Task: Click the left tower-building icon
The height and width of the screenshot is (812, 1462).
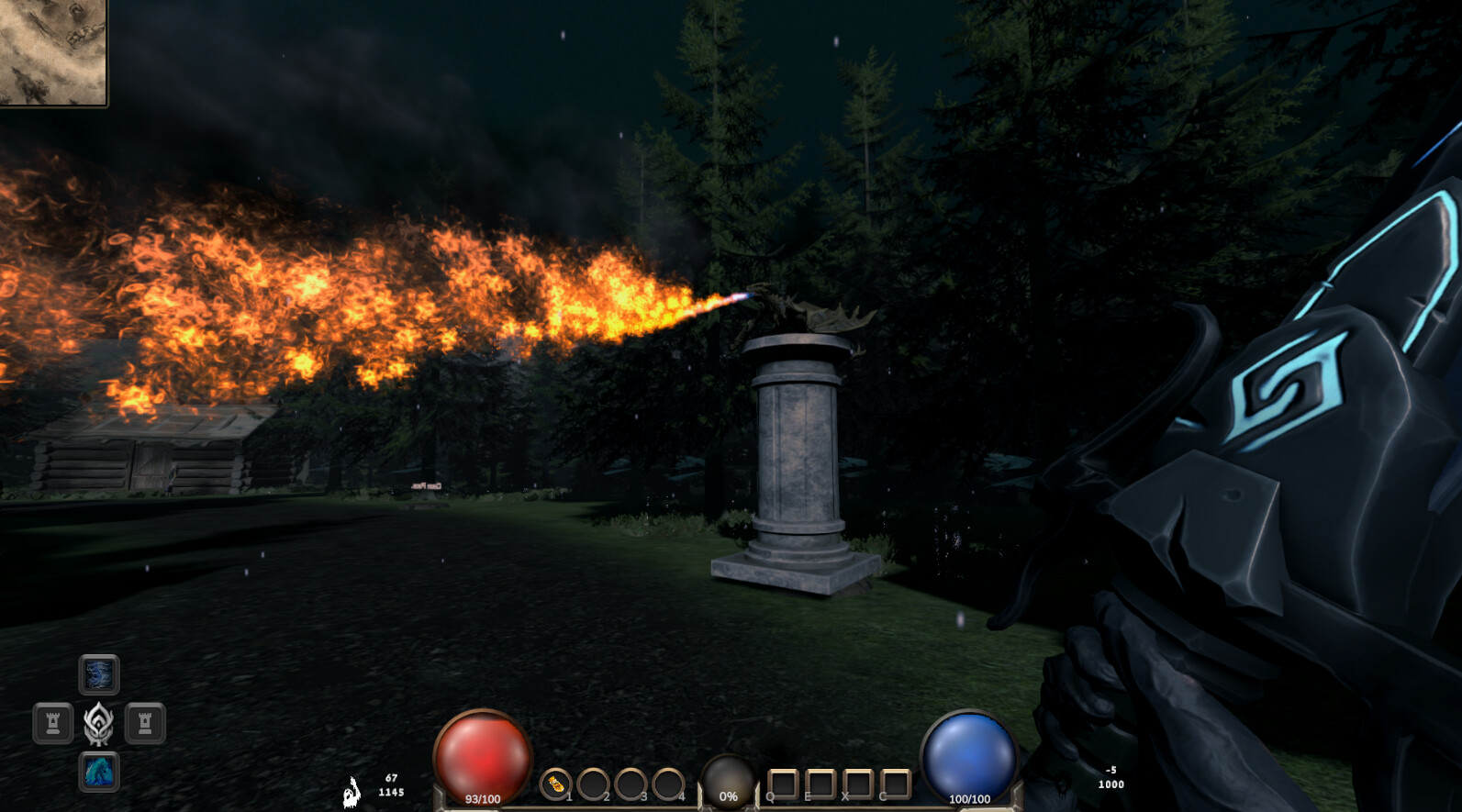Action: [54, 721]
